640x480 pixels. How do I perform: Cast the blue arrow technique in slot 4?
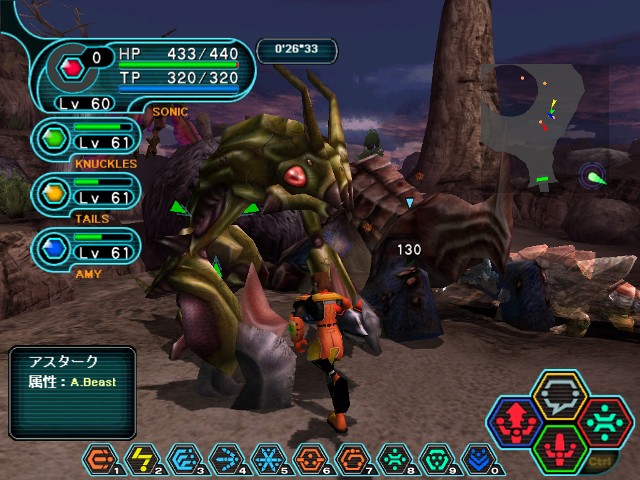tap(228, 459)
